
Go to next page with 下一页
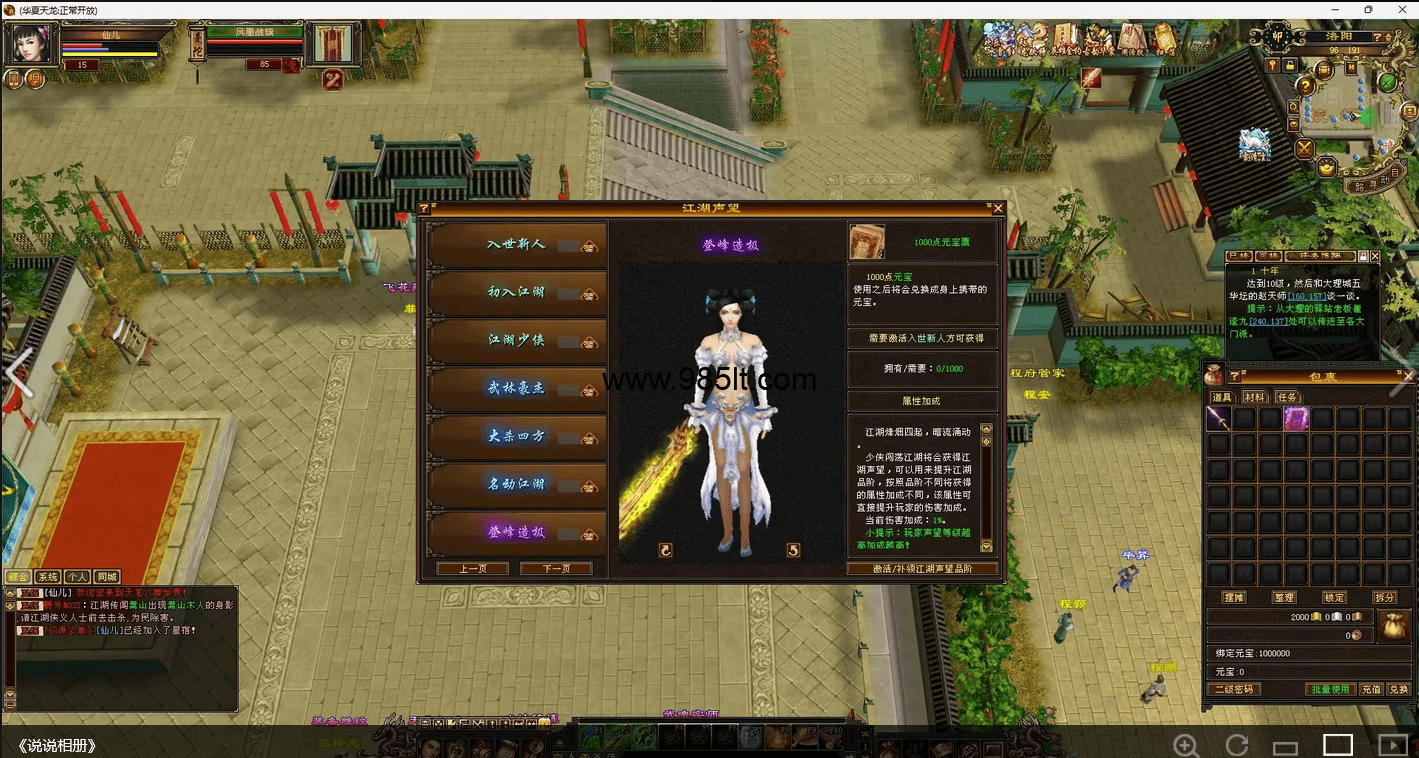(556, 568)
